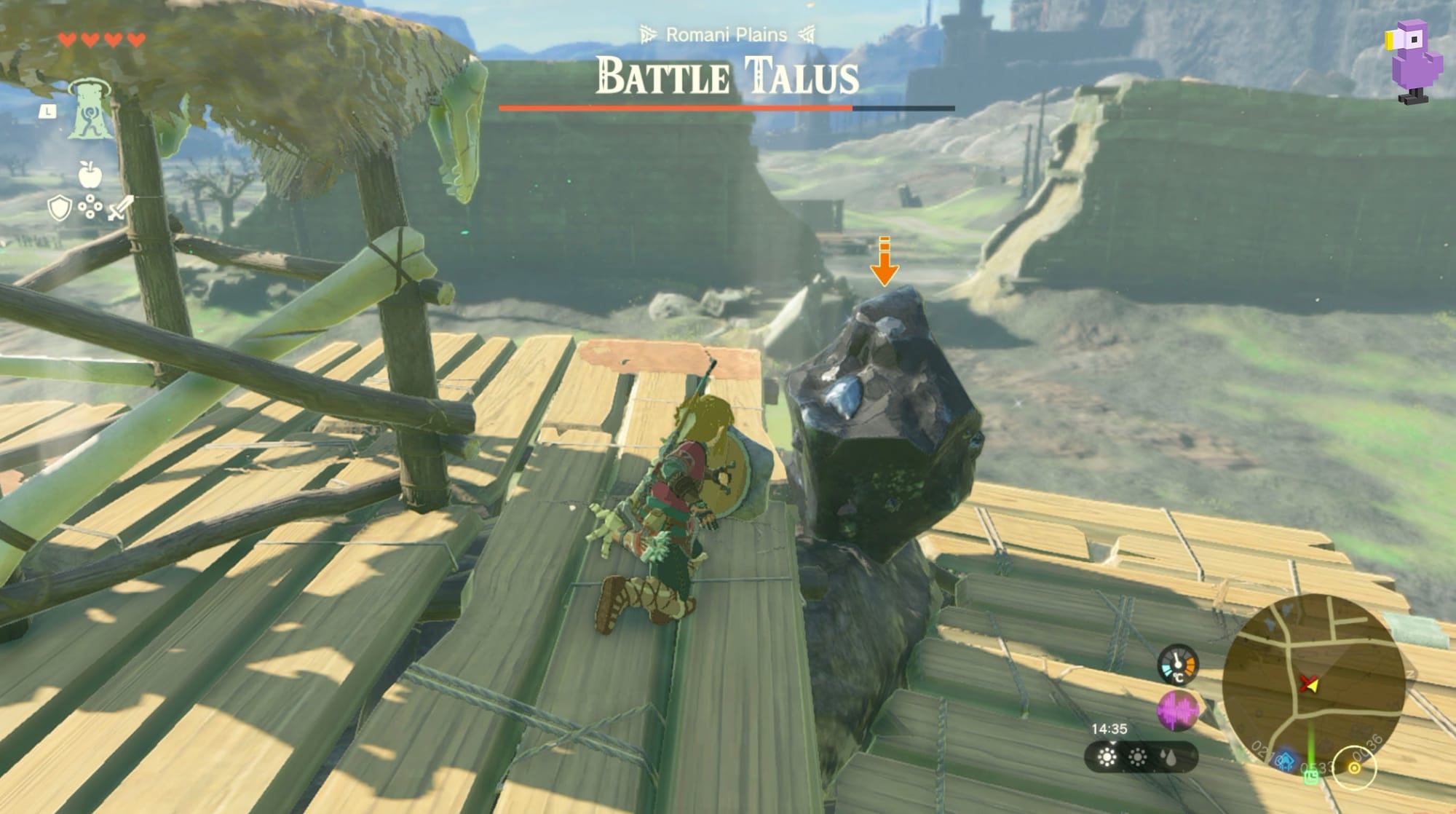This screenshot has height=814, width=1456.
Task: Click the Battle Talus boss title
Action: pyautogui.click(x=728, y=74)
